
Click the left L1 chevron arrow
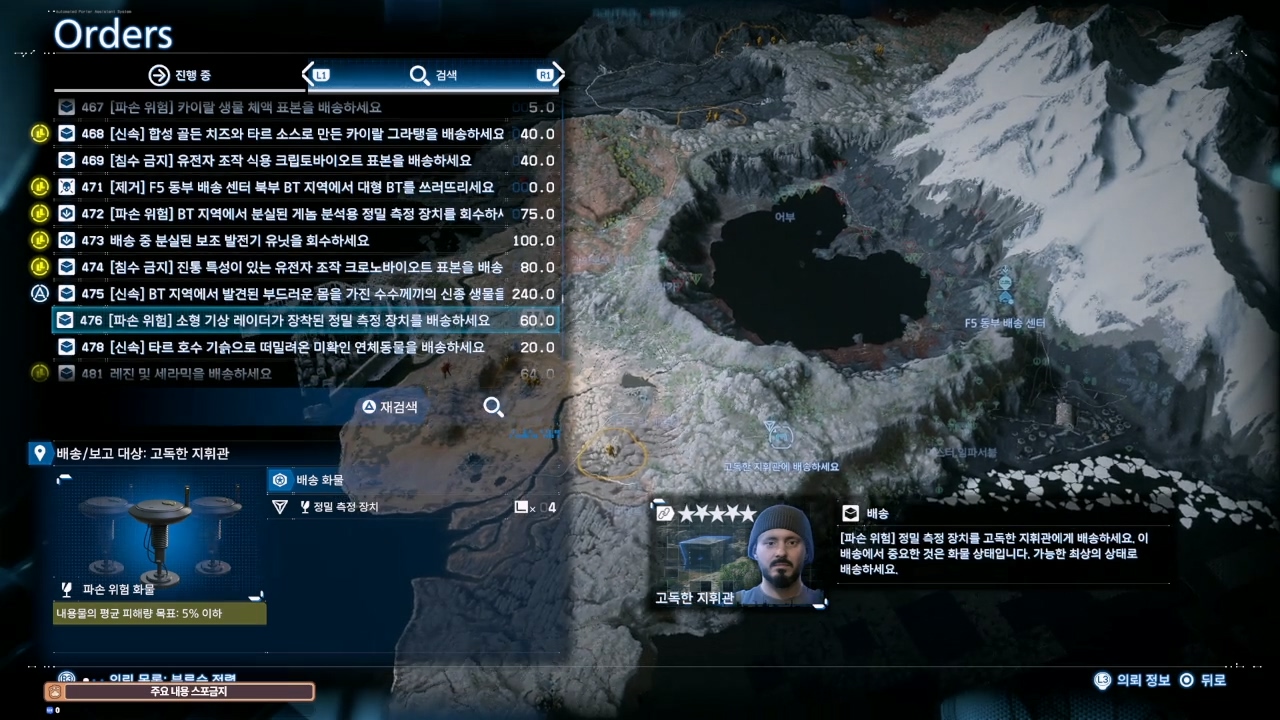point(310,75)
